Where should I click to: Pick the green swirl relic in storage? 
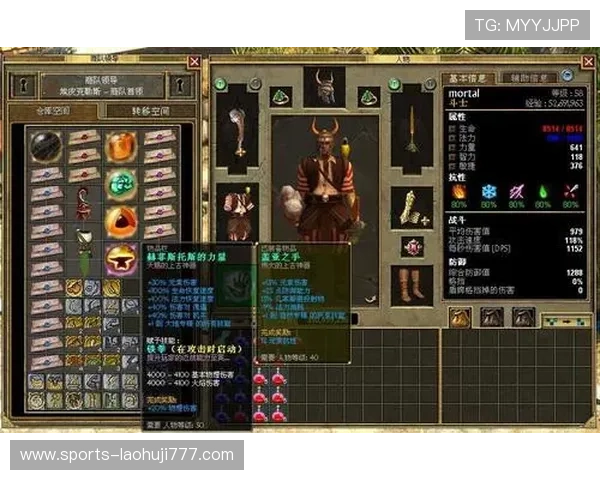coord(121,184)
